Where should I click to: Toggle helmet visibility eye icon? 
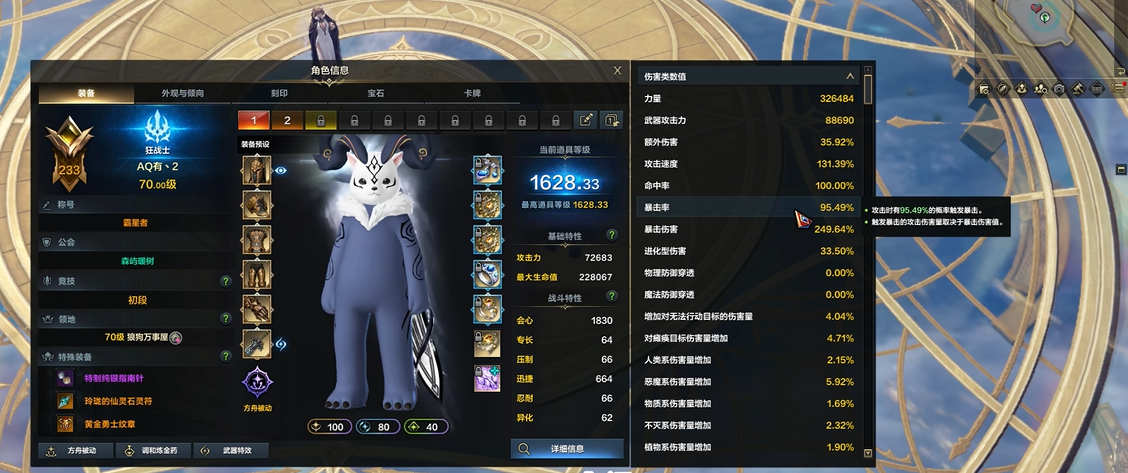pos(281,170)
